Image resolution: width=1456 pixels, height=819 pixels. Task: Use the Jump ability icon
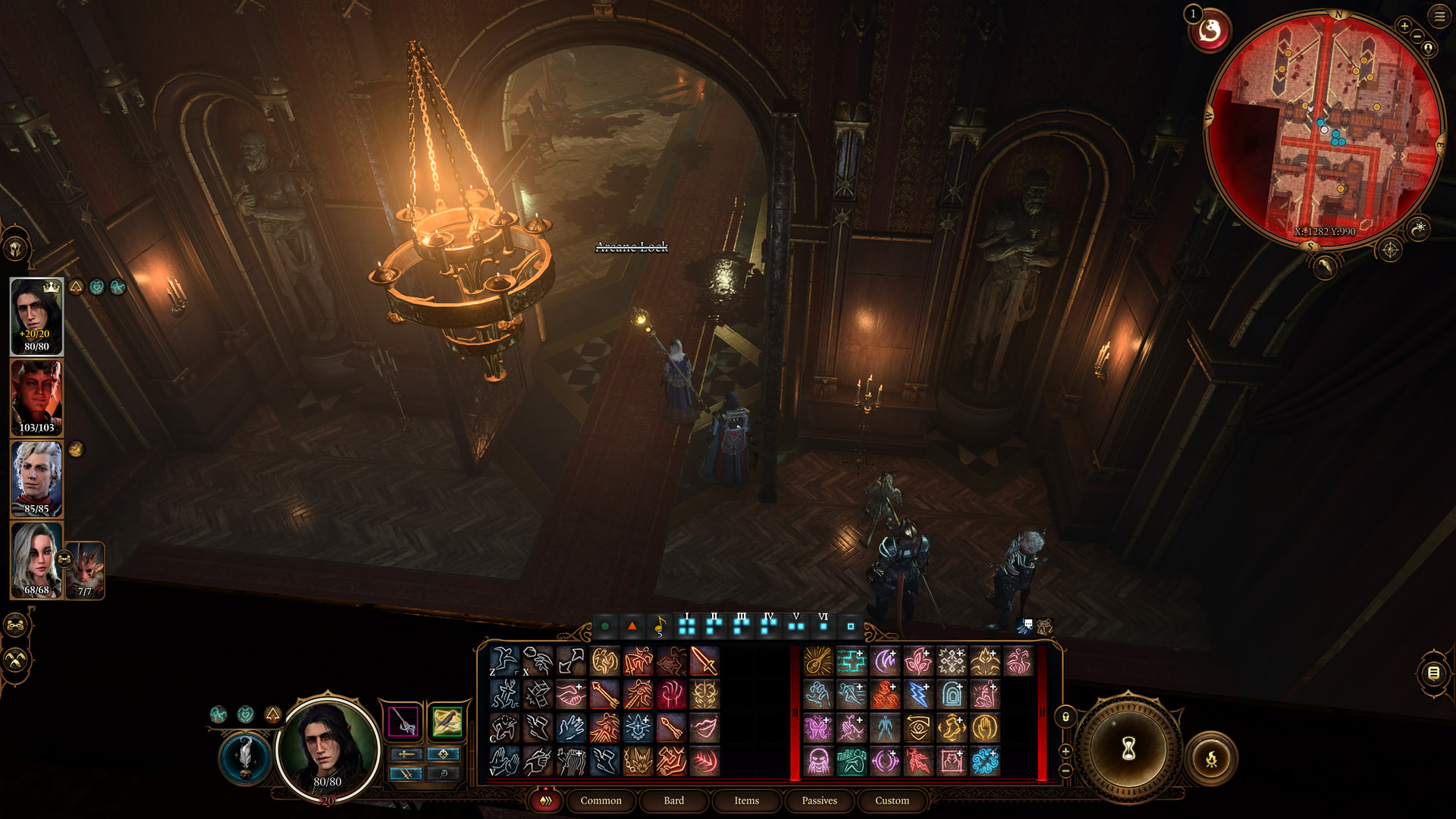[x=504, y=661]
